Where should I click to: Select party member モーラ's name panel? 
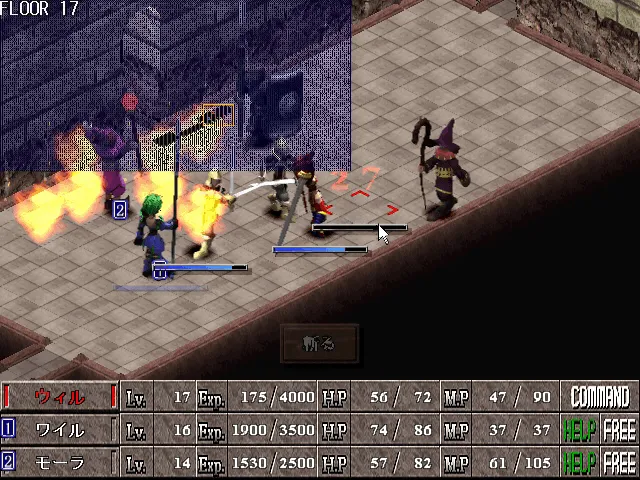point(60,463)
